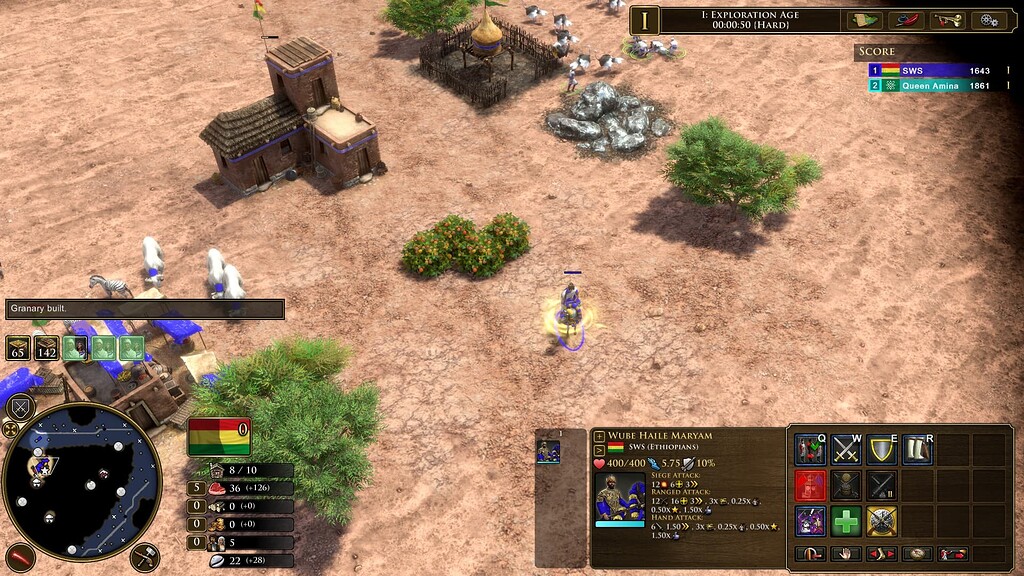Toggle the crossed swords shield minimap filter
This screenshot has width=1024, height=576.
[x=21, y=408]
